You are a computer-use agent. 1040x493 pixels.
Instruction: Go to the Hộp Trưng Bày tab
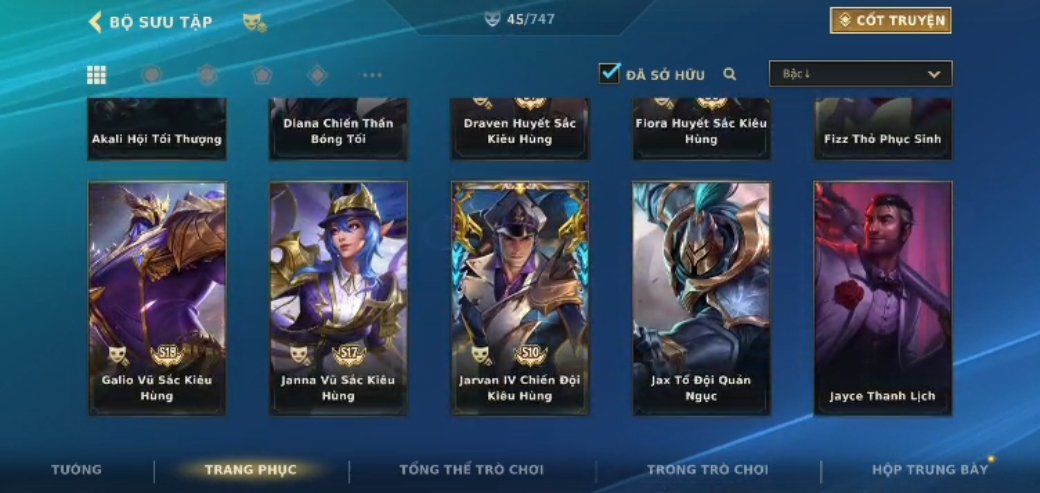point(929,470)
